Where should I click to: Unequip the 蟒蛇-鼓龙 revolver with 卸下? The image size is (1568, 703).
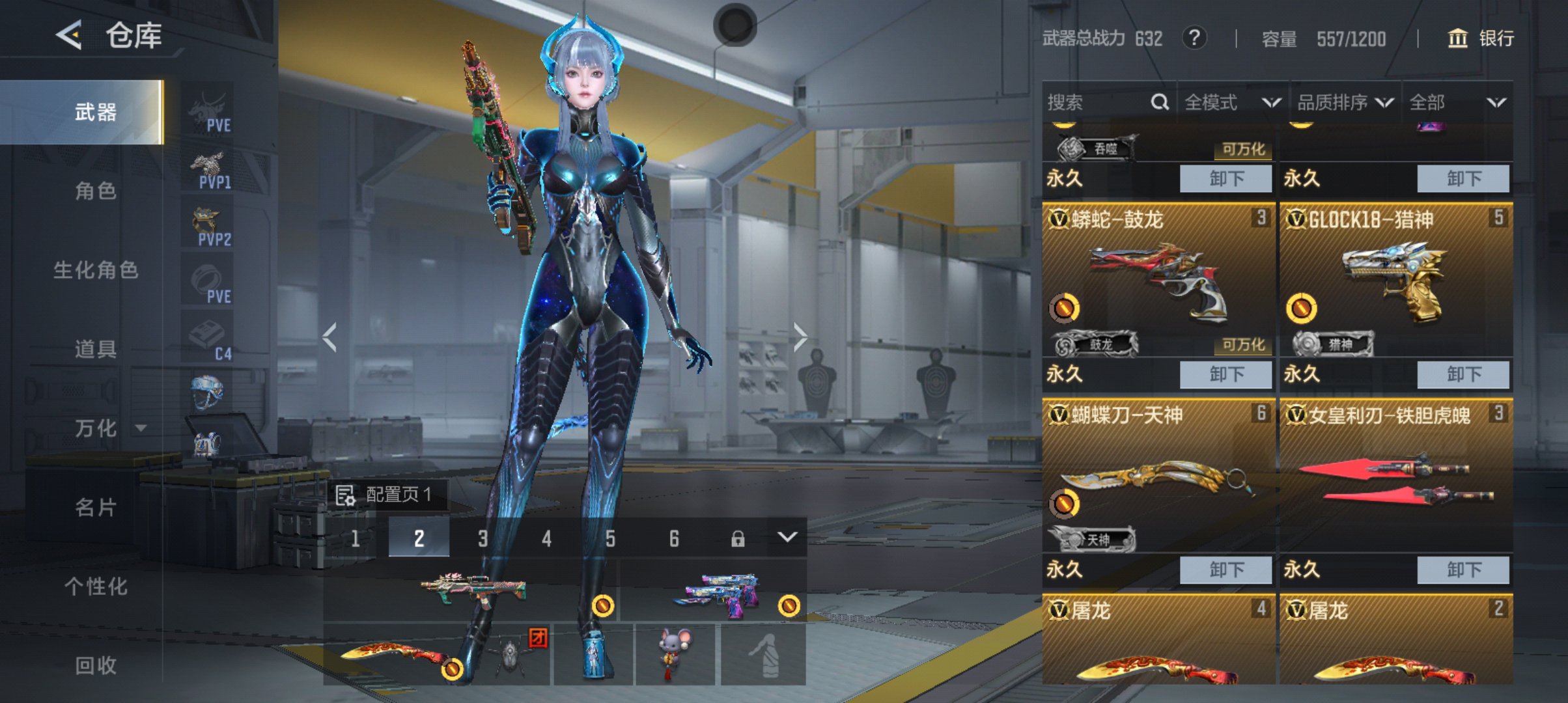pos(1225,374)
